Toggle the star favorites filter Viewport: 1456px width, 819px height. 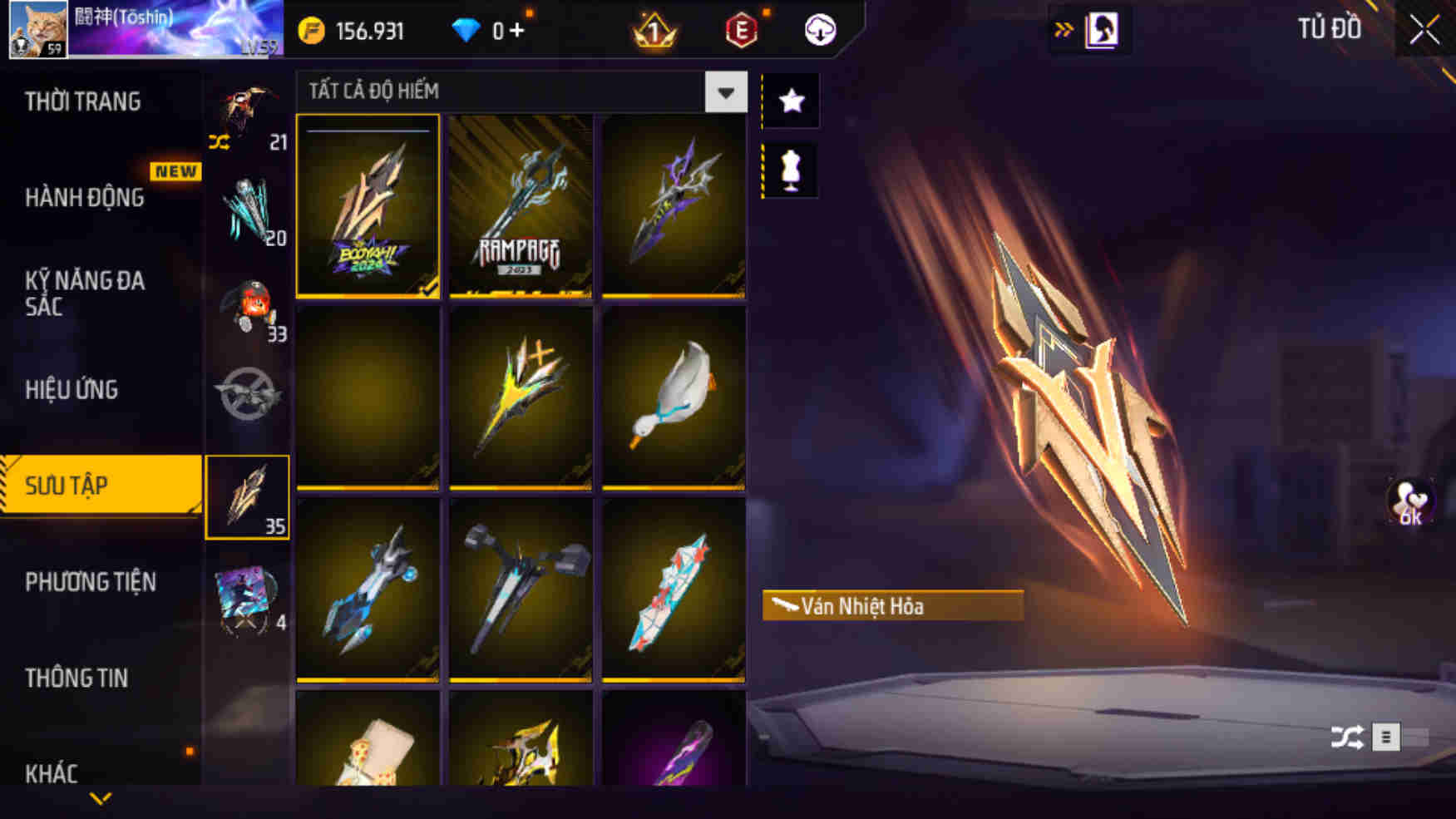pos(790,100)
